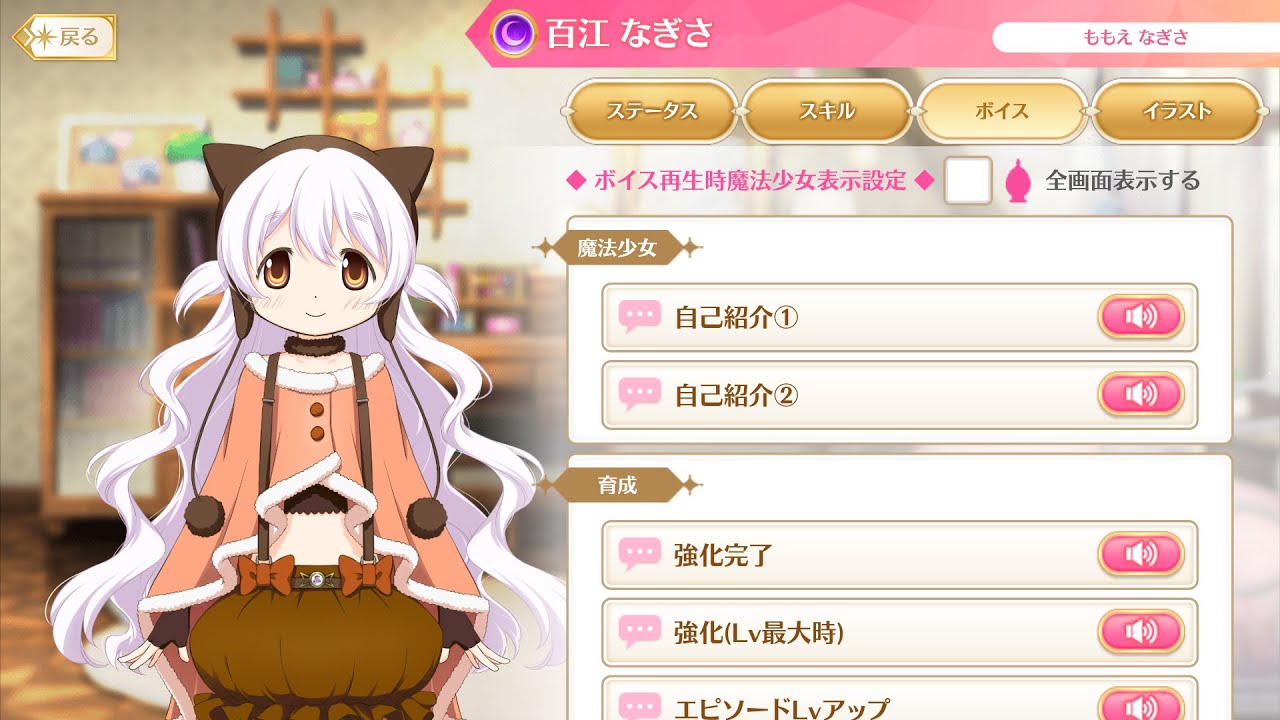Viewport: 1280px width, 720px height.
Task: Select the ボイス tab
Action: 1002,113
